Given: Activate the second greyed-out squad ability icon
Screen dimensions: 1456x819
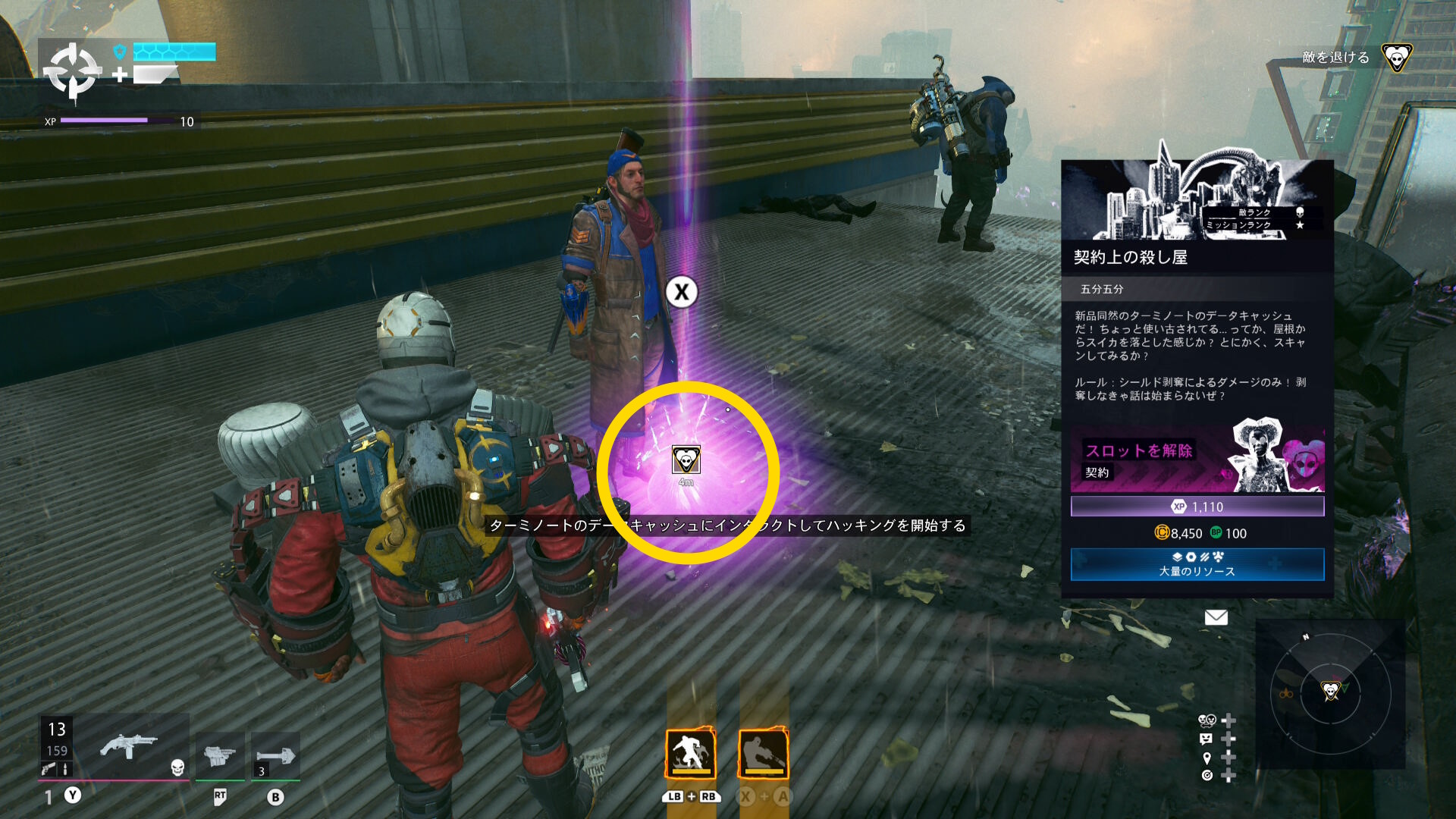Looking at the screenshot, I should (x=764, y=754).
